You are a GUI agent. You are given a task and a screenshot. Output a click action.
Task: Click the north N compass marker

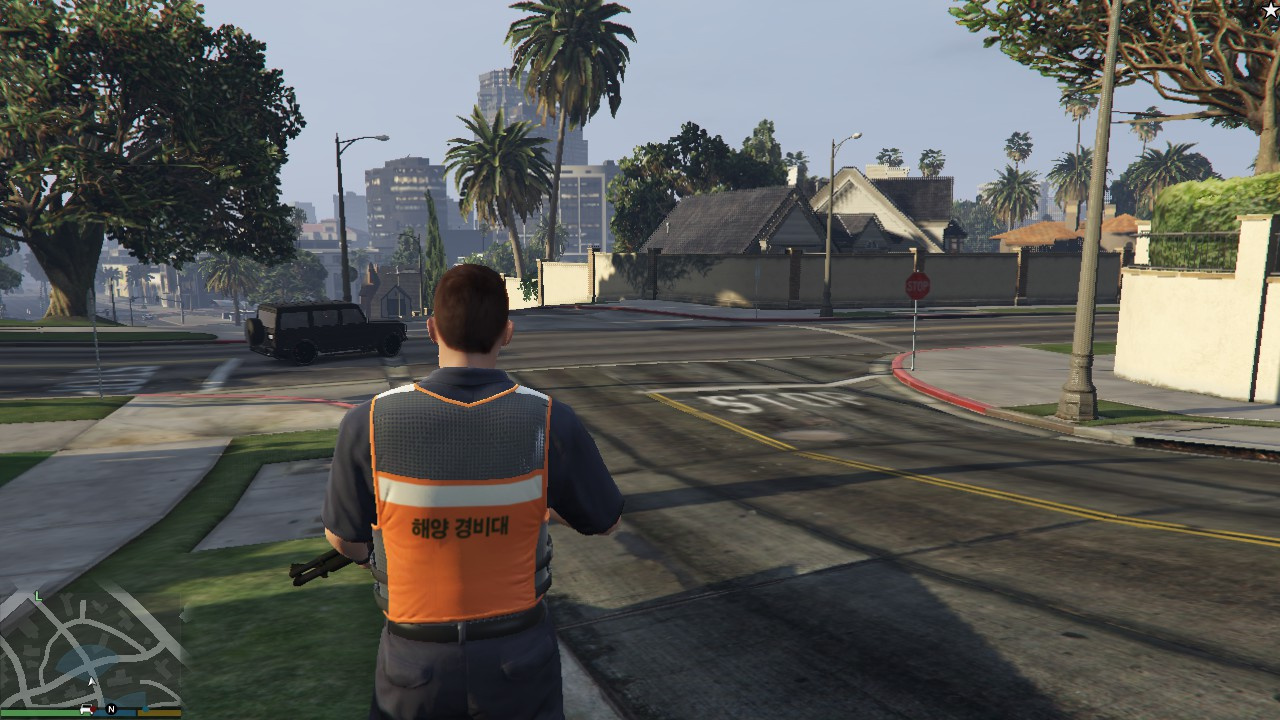coord(111,709)
